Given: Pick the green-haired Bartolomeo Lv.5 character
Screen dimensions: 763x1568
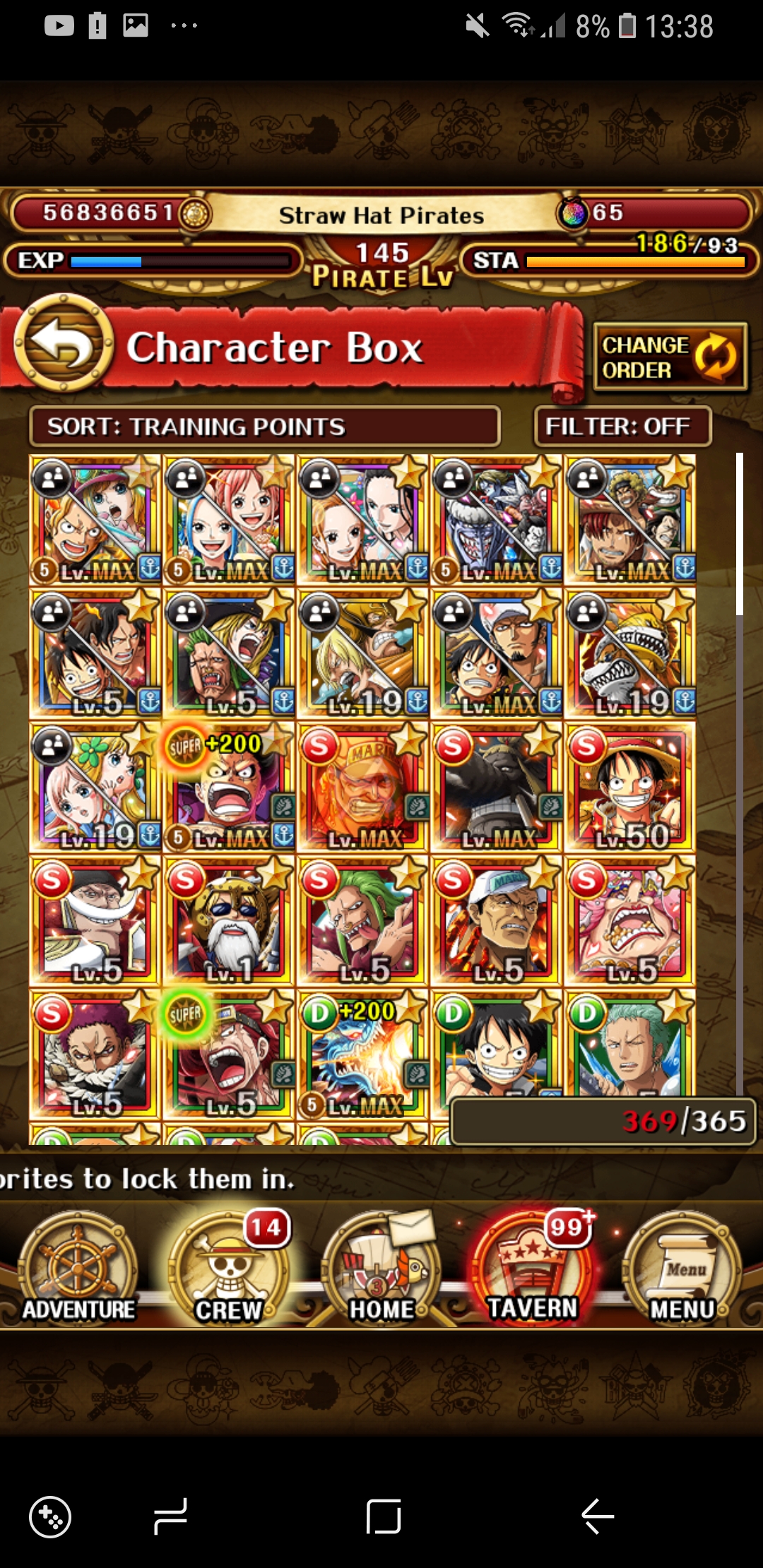Looking at the screenshot, I should 362,920.
